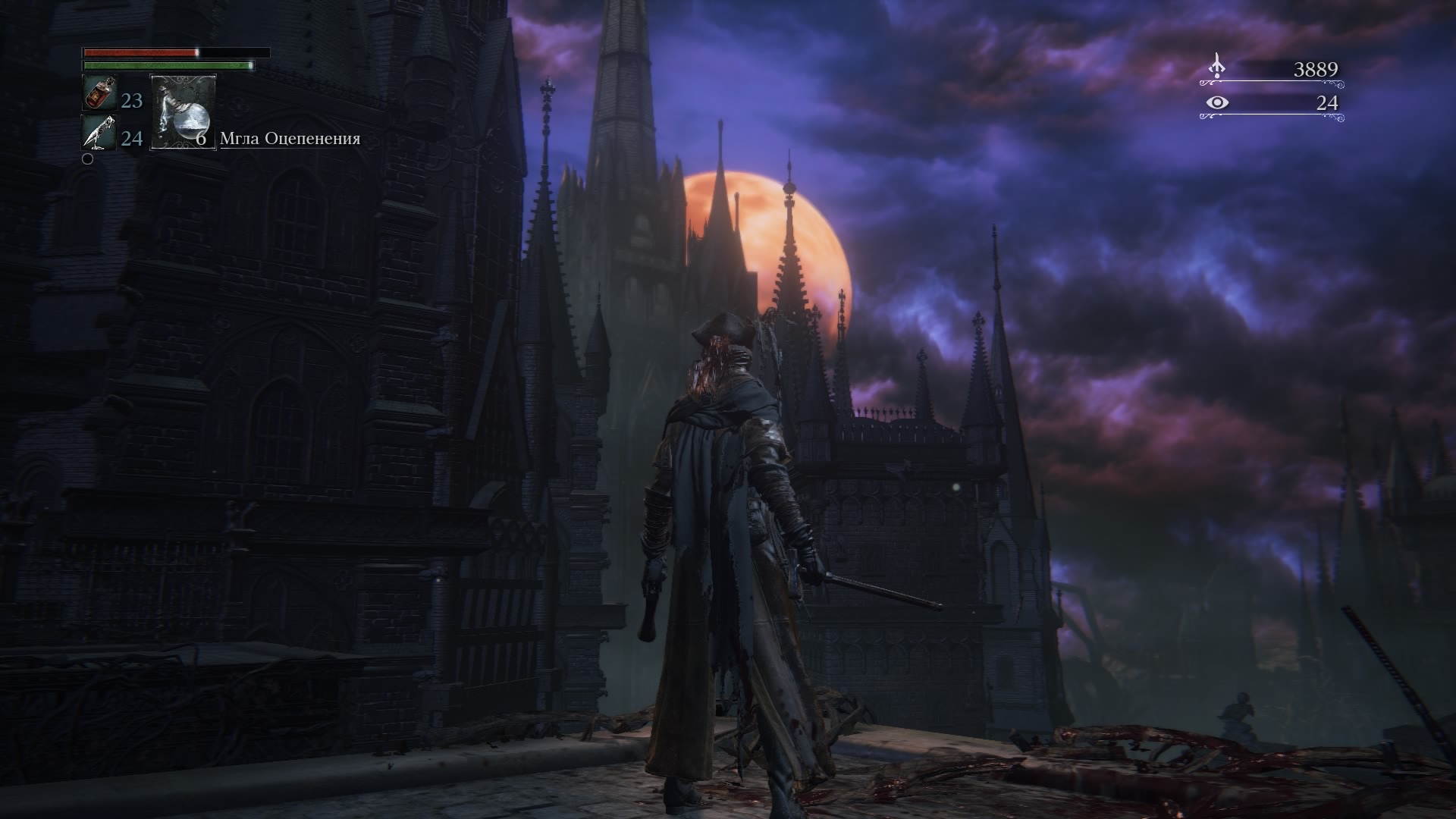Image resolution: width=1456 pixels, height=819 pixels.
Task: Select the blood vial icon
Action: pos(99,93)
